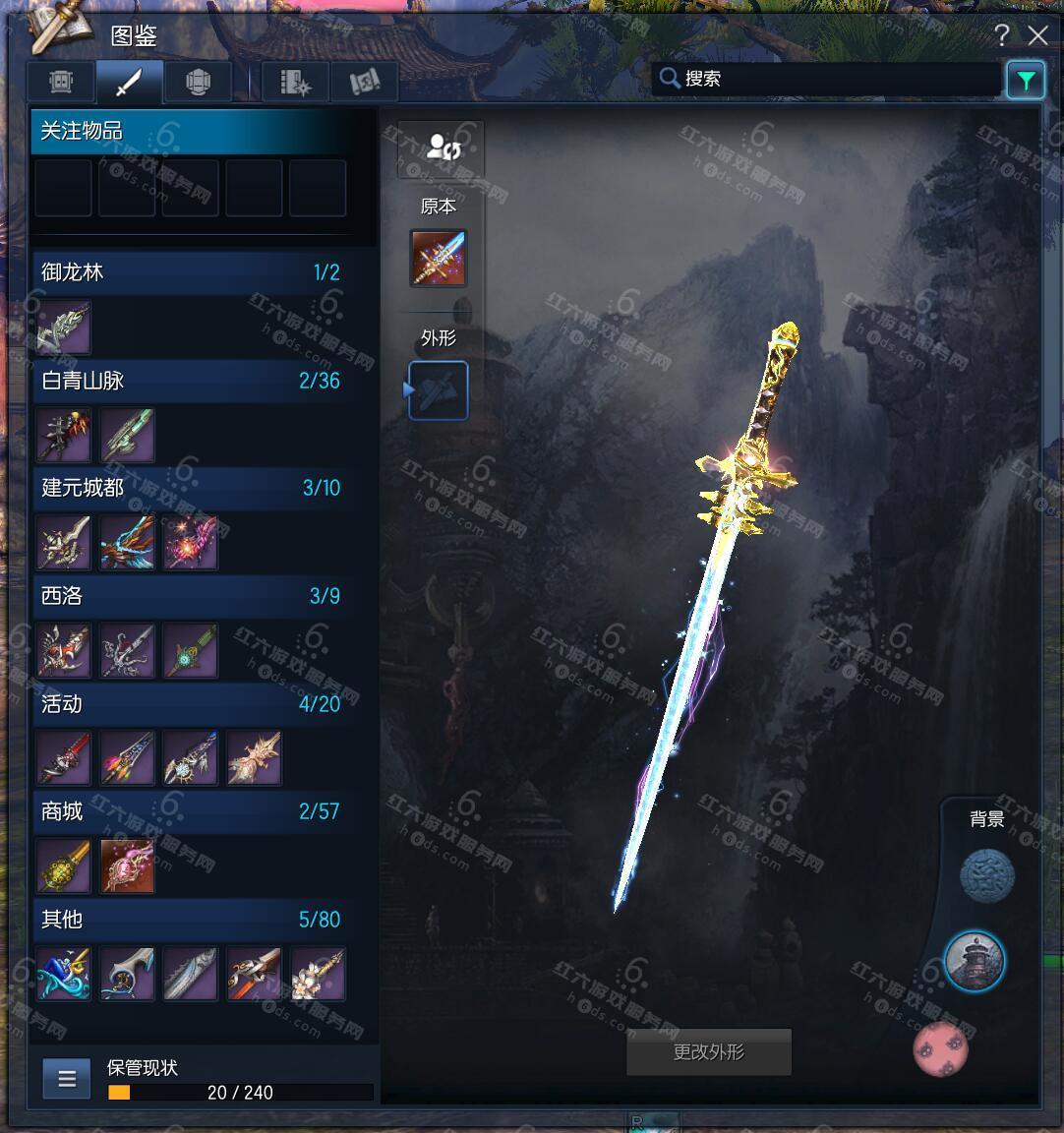Switch to the sword weapon tab

129,83
